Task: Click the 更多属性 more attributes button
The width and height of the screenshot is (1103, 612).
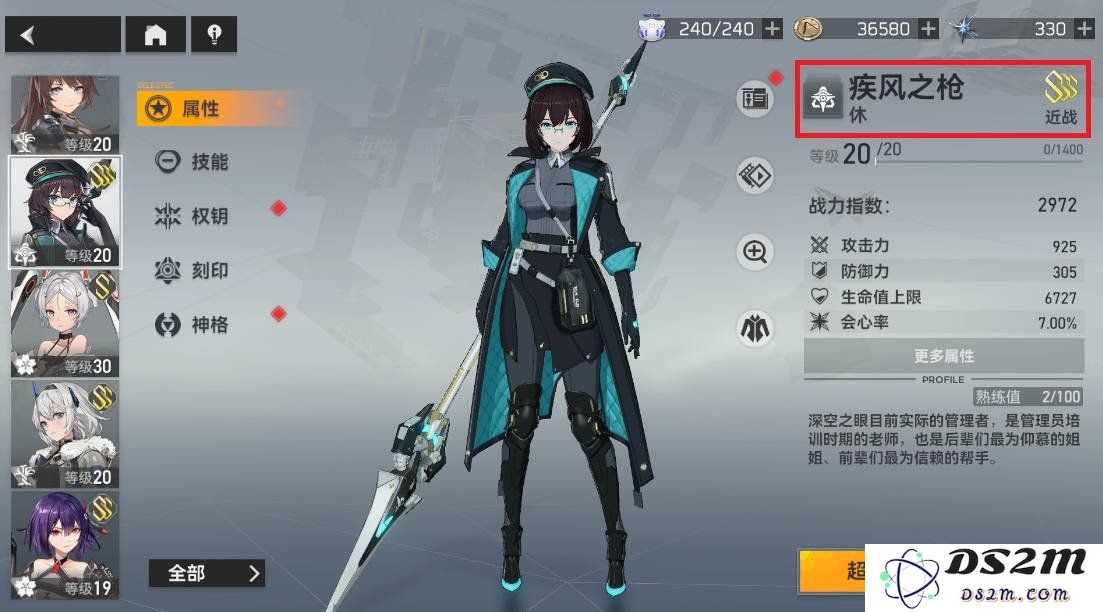Action: click(943, 356)
